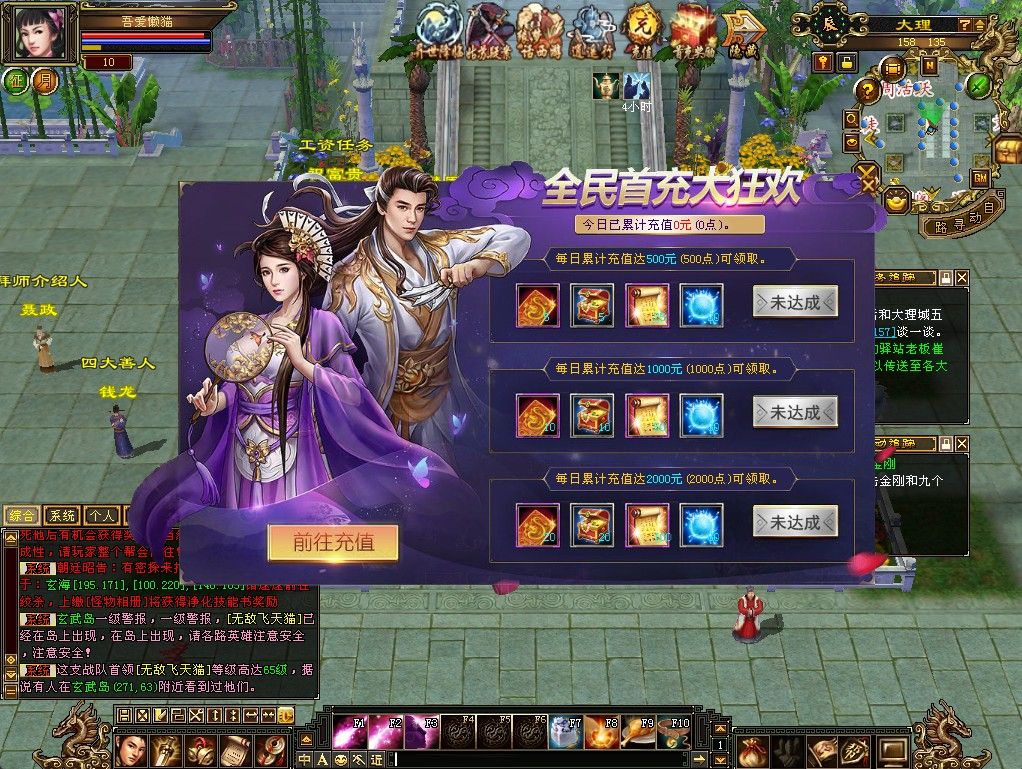Click the yellow question mark help icon

[866, 91]
